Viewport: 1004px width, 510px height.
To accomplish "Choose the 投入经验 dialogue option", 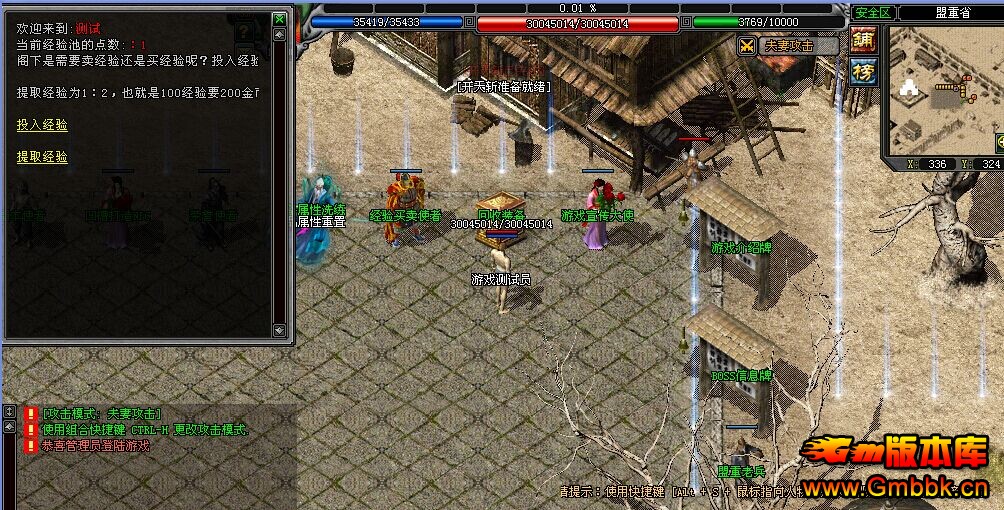I will (43, 125).
